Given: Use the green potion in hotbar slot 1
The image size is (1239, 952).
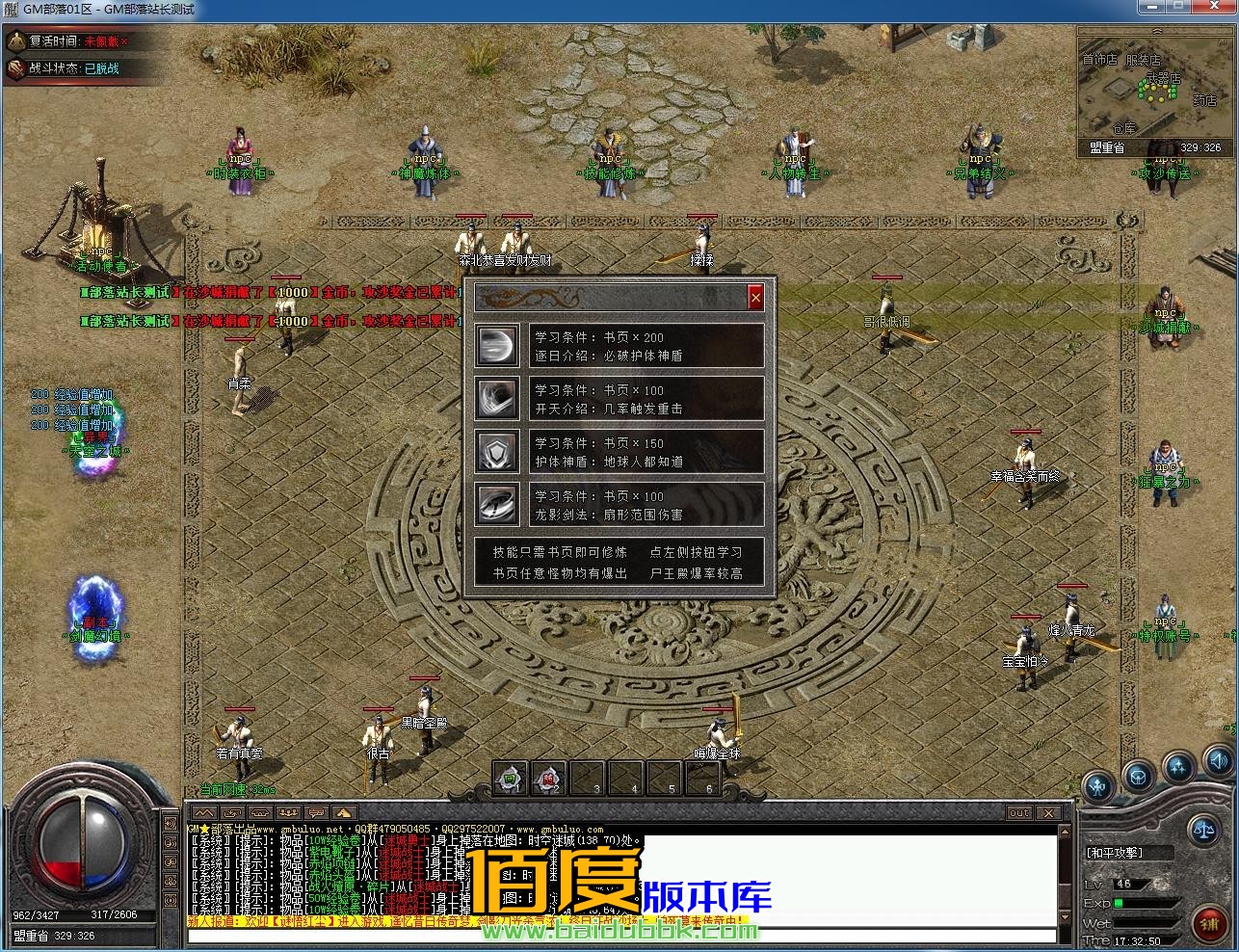Looking at the screenshot, I should coord(510,777).
